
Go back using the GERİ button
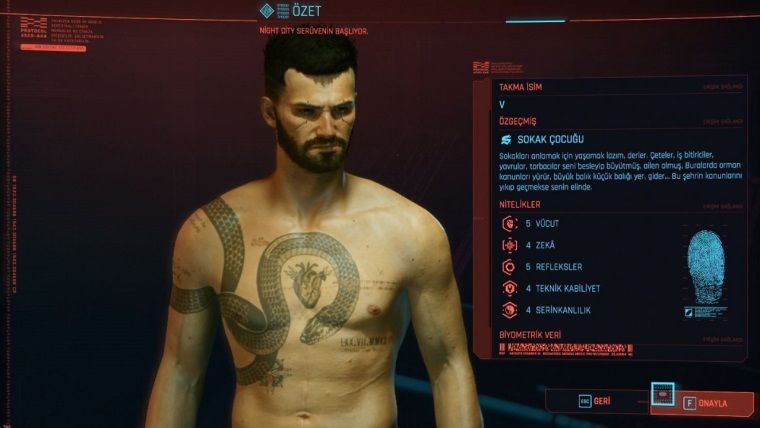[x=600, y=400]
